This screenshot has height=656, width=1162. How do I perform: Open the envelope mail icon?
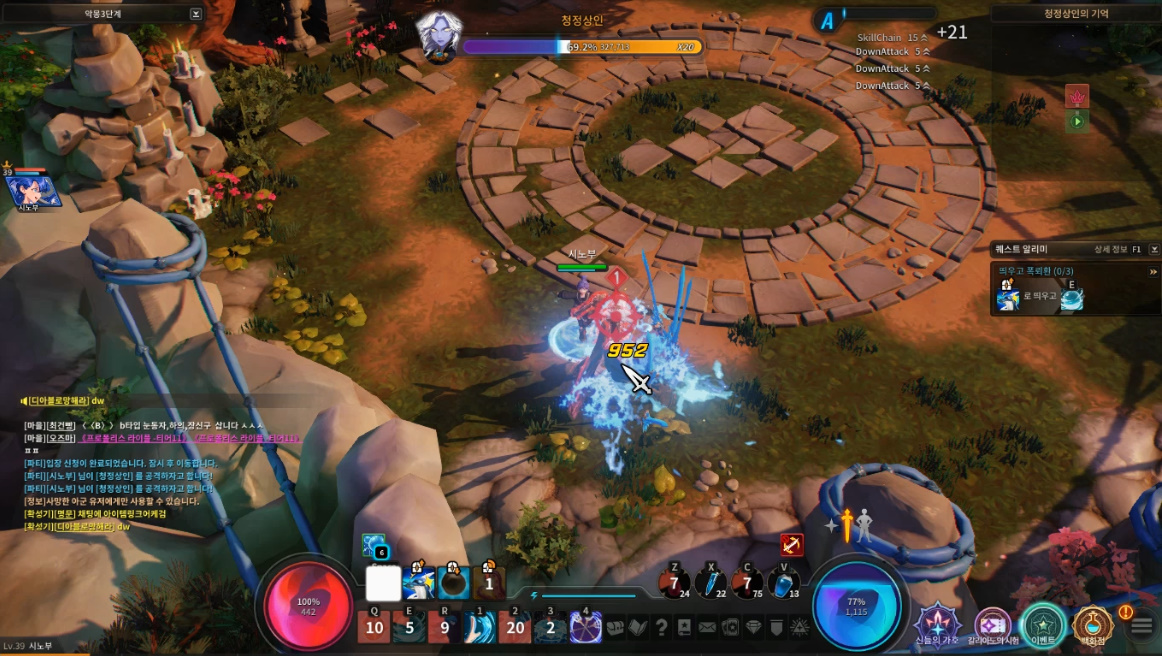coord(707,627)
